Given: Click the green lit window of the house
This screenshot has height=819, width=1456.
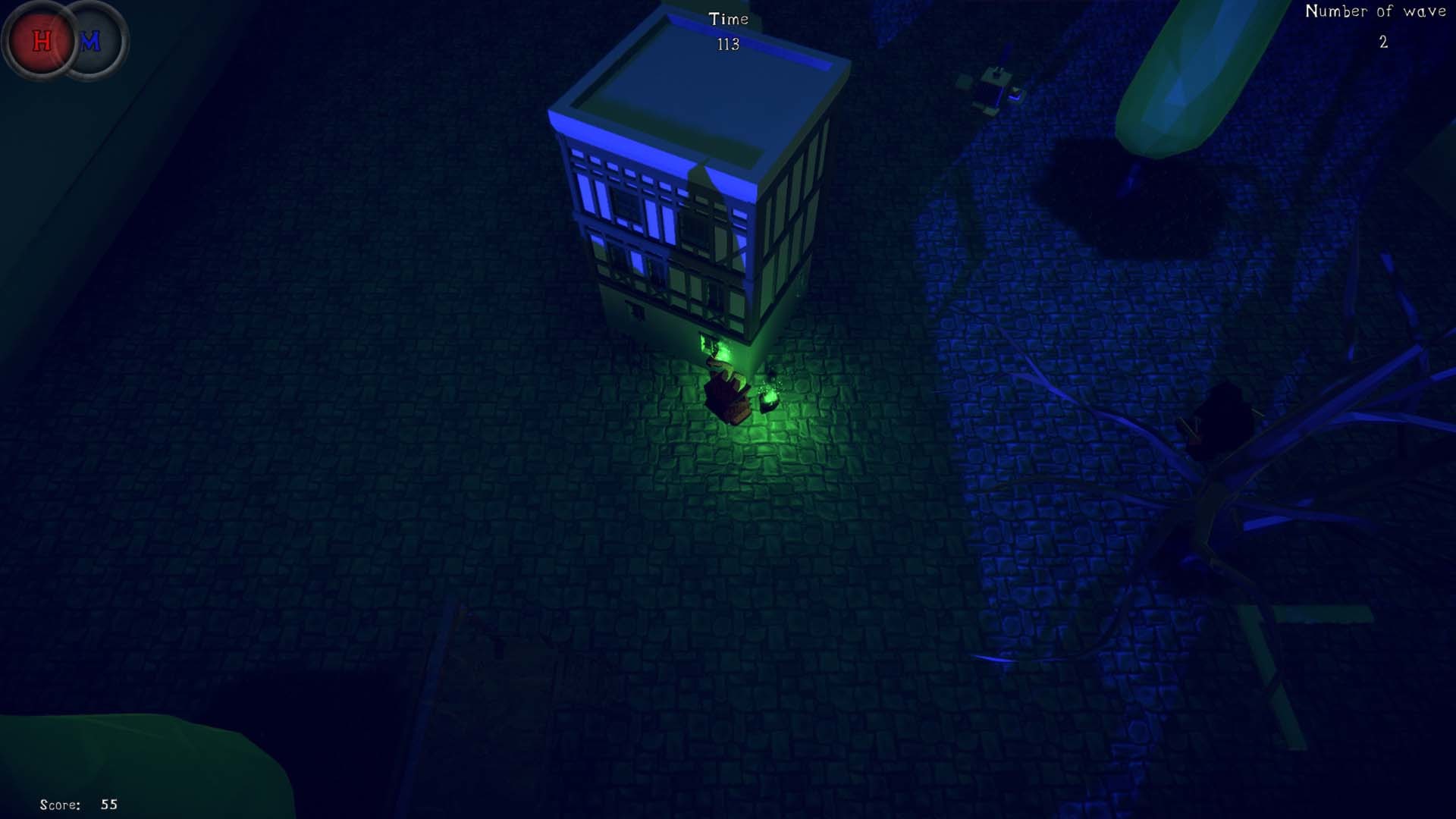Looking at the screenshot, I should click(707, 345).
